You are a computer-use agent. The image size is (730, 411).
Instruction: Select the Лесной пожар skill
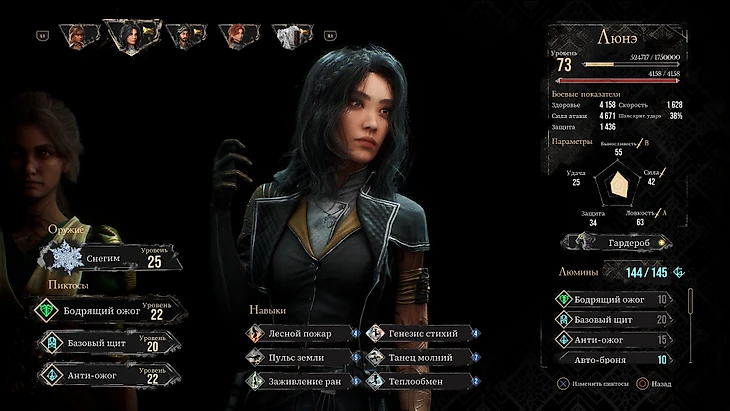pyautogui.click(x=300, y=332)
